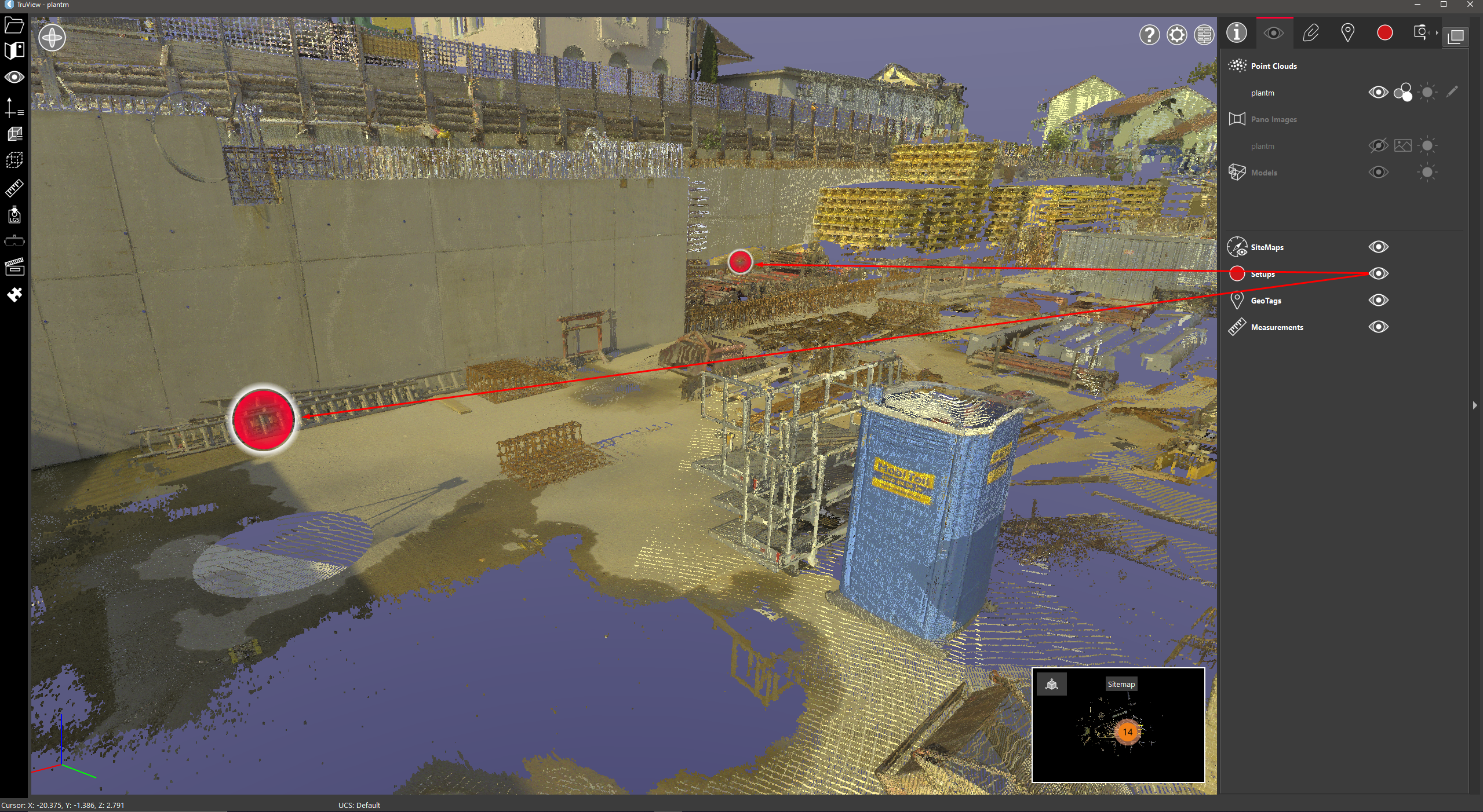Viewport: 1483px width, 812px height.
Task: Open the help question mark button
Action: pos(1149,35)
